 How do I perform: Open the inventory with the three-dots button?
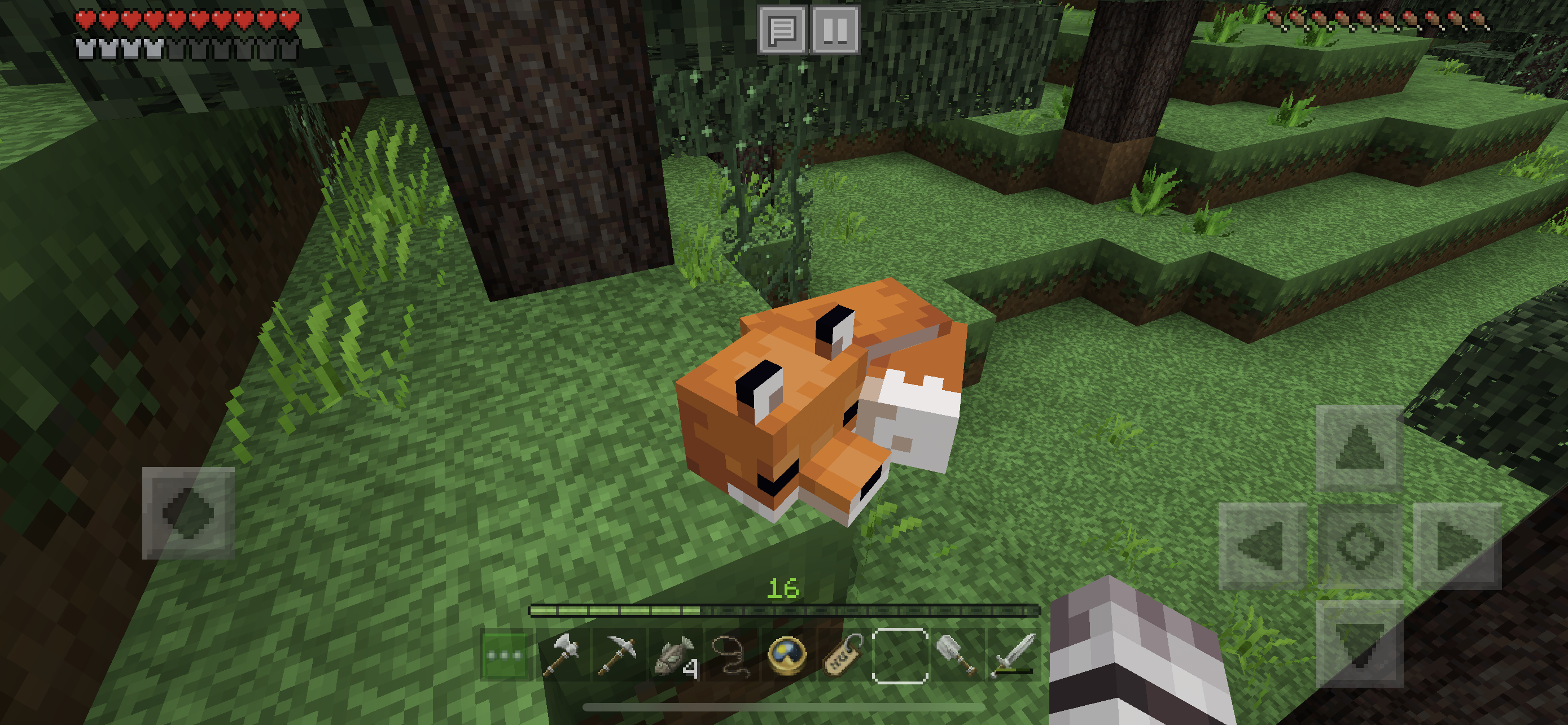(x=504, y=656)
